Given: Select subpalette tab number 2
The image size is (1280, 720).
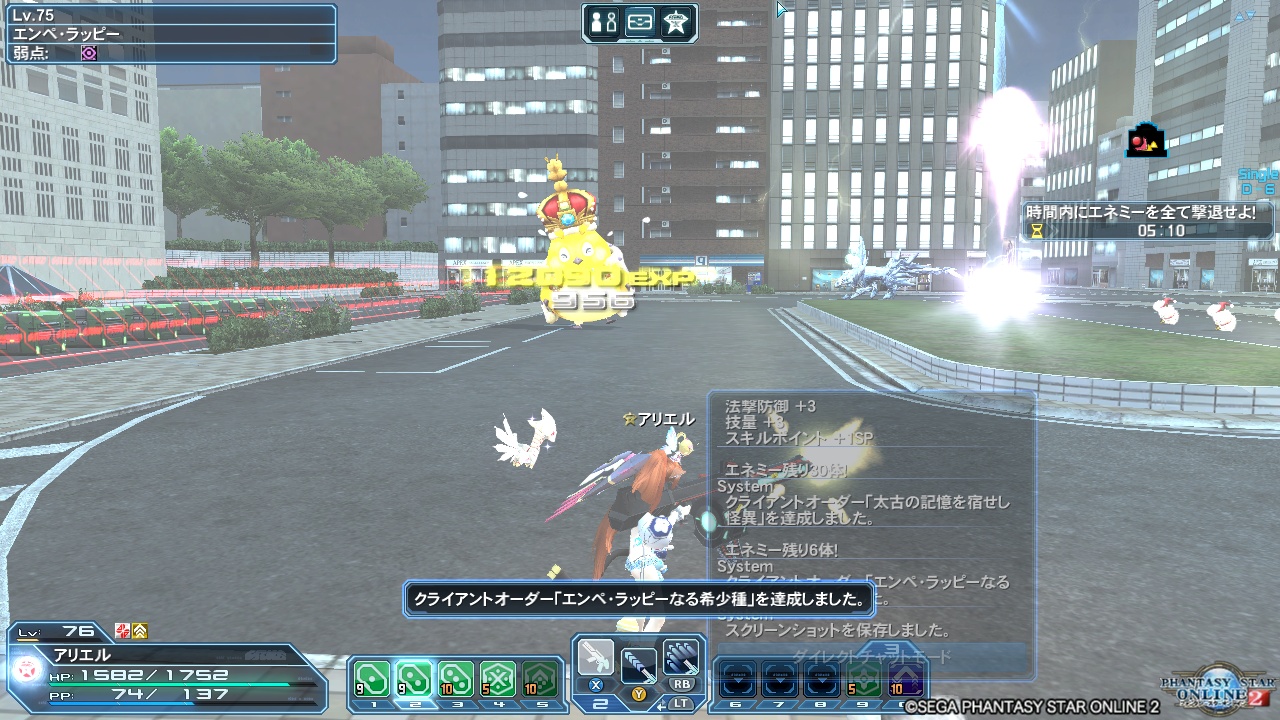Looking at the screenshot, I should point(415,704).
